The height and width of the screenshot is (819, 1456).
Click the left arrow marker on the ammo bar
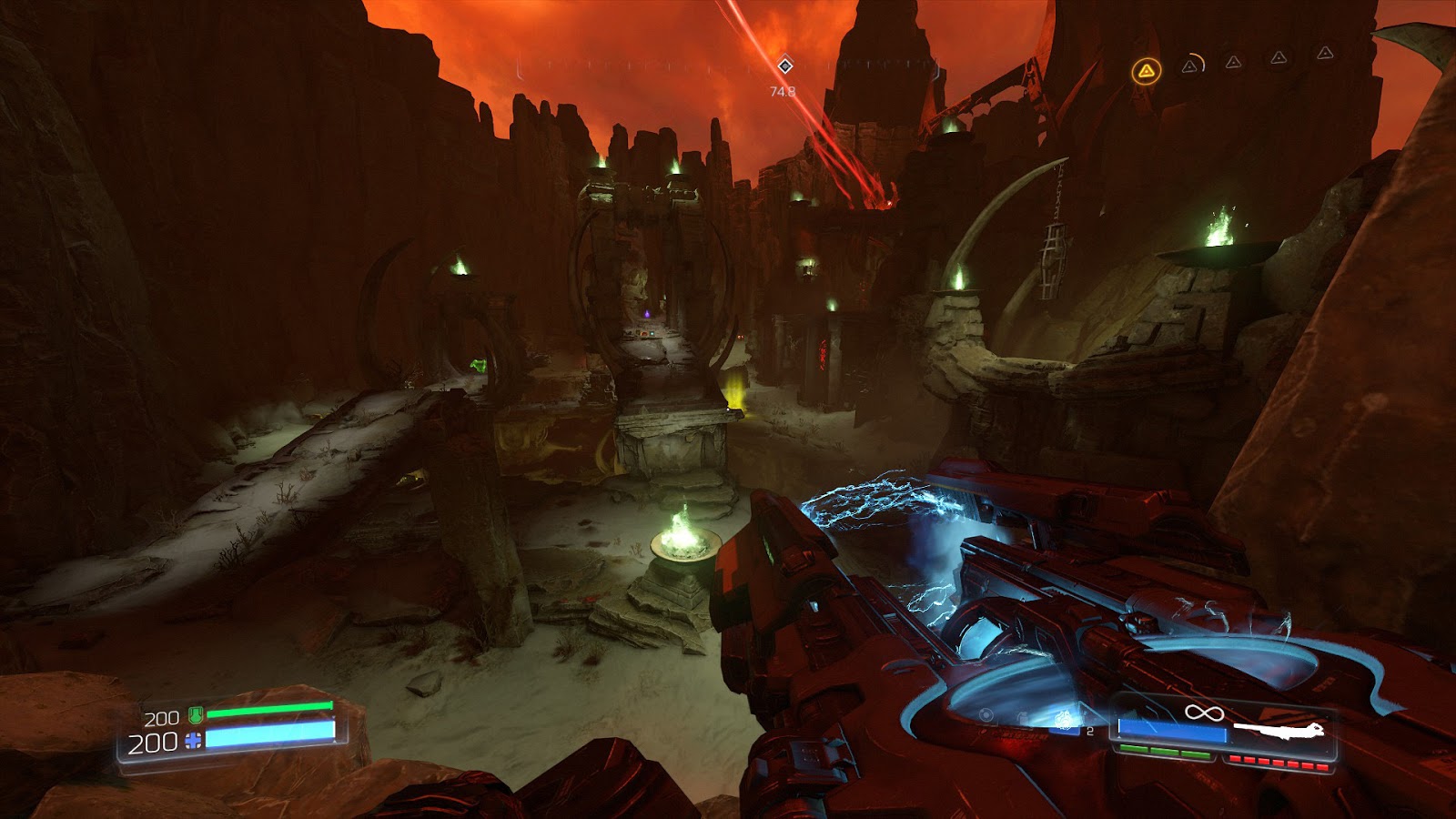1118,737
